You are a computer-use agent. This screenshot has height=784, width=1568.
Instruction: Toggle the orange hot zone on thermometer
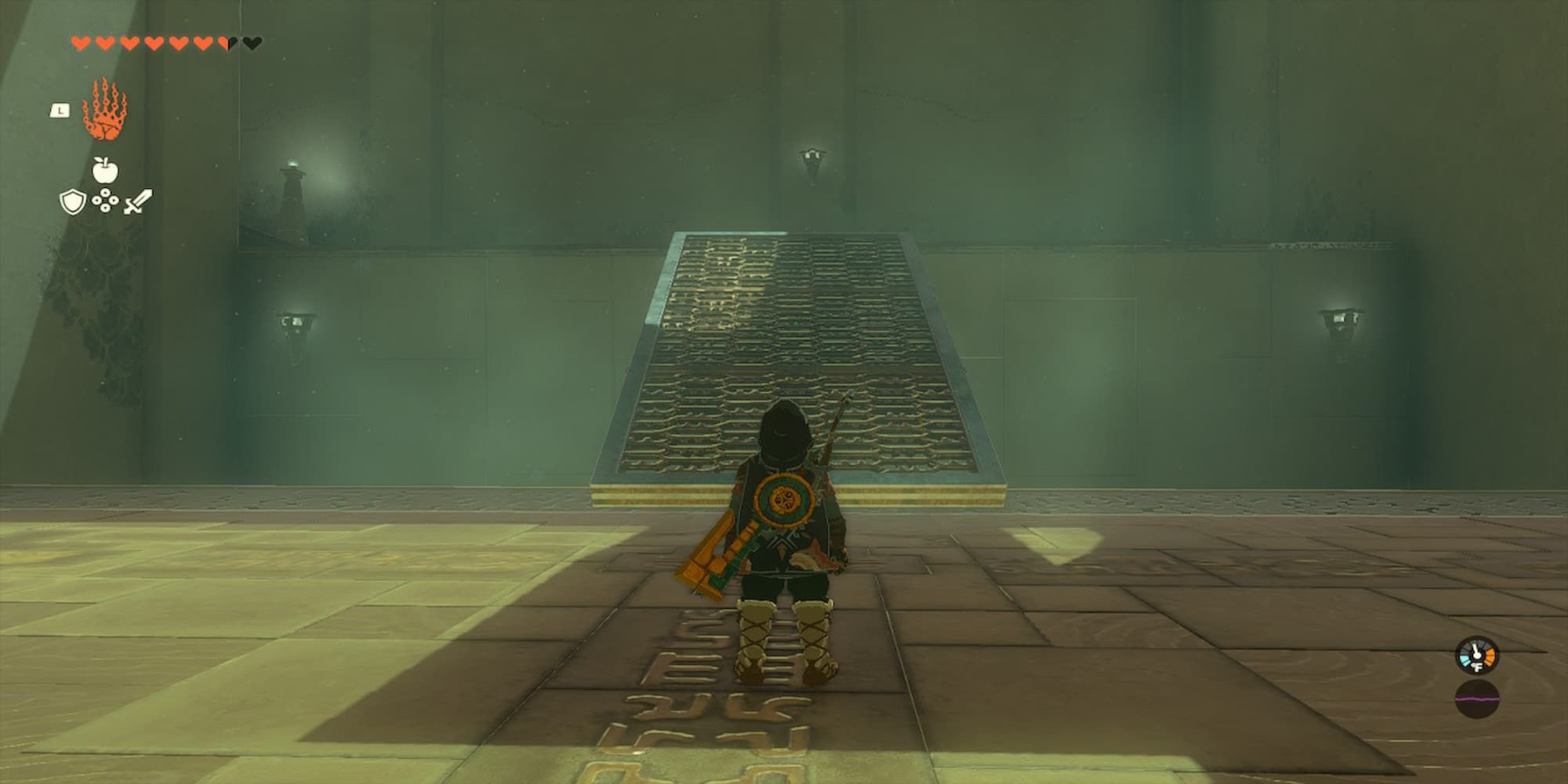[x=1490, y=657]
